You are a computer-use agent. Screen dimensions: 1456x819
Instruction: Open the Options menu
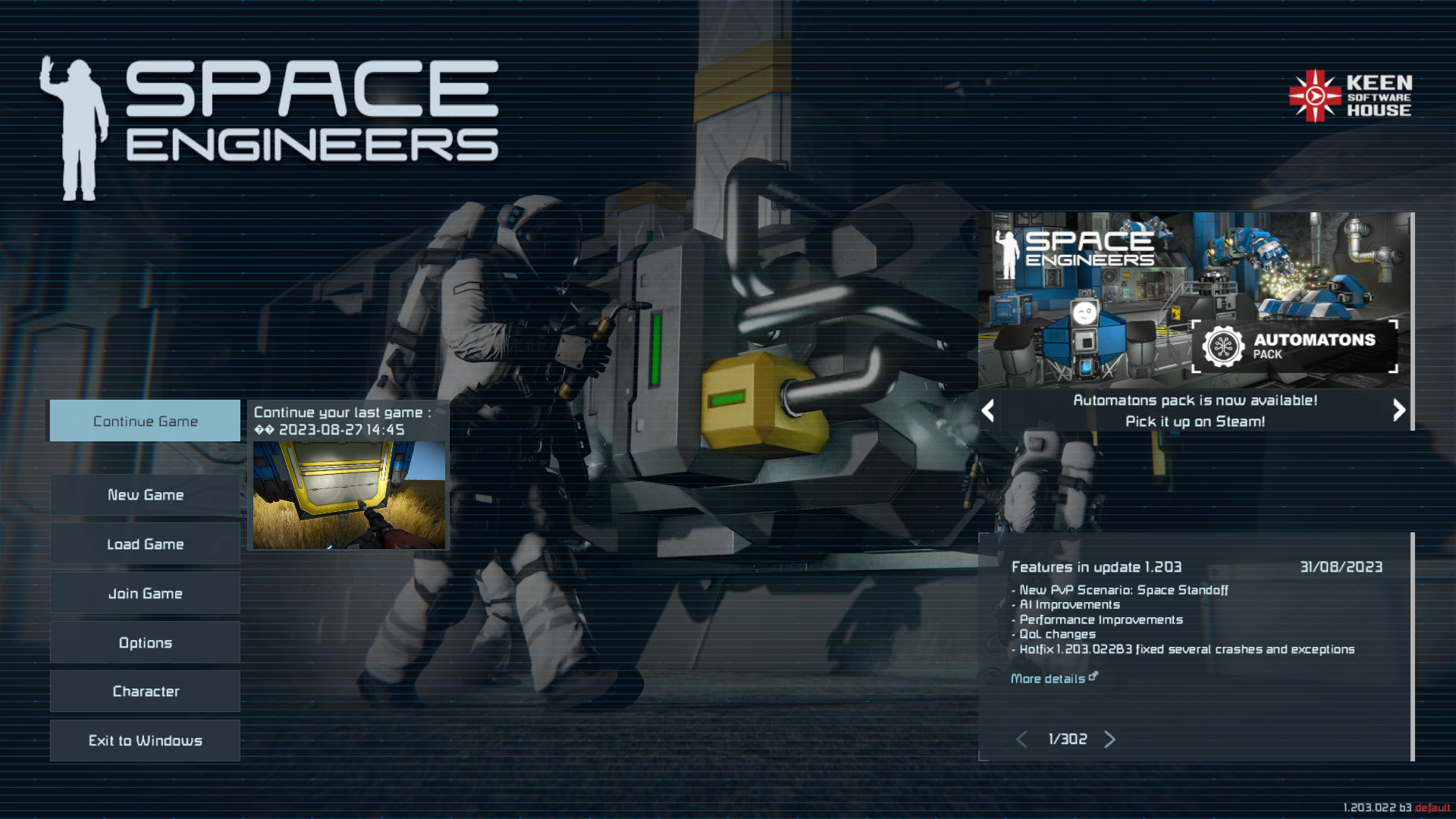click(145, 643)
